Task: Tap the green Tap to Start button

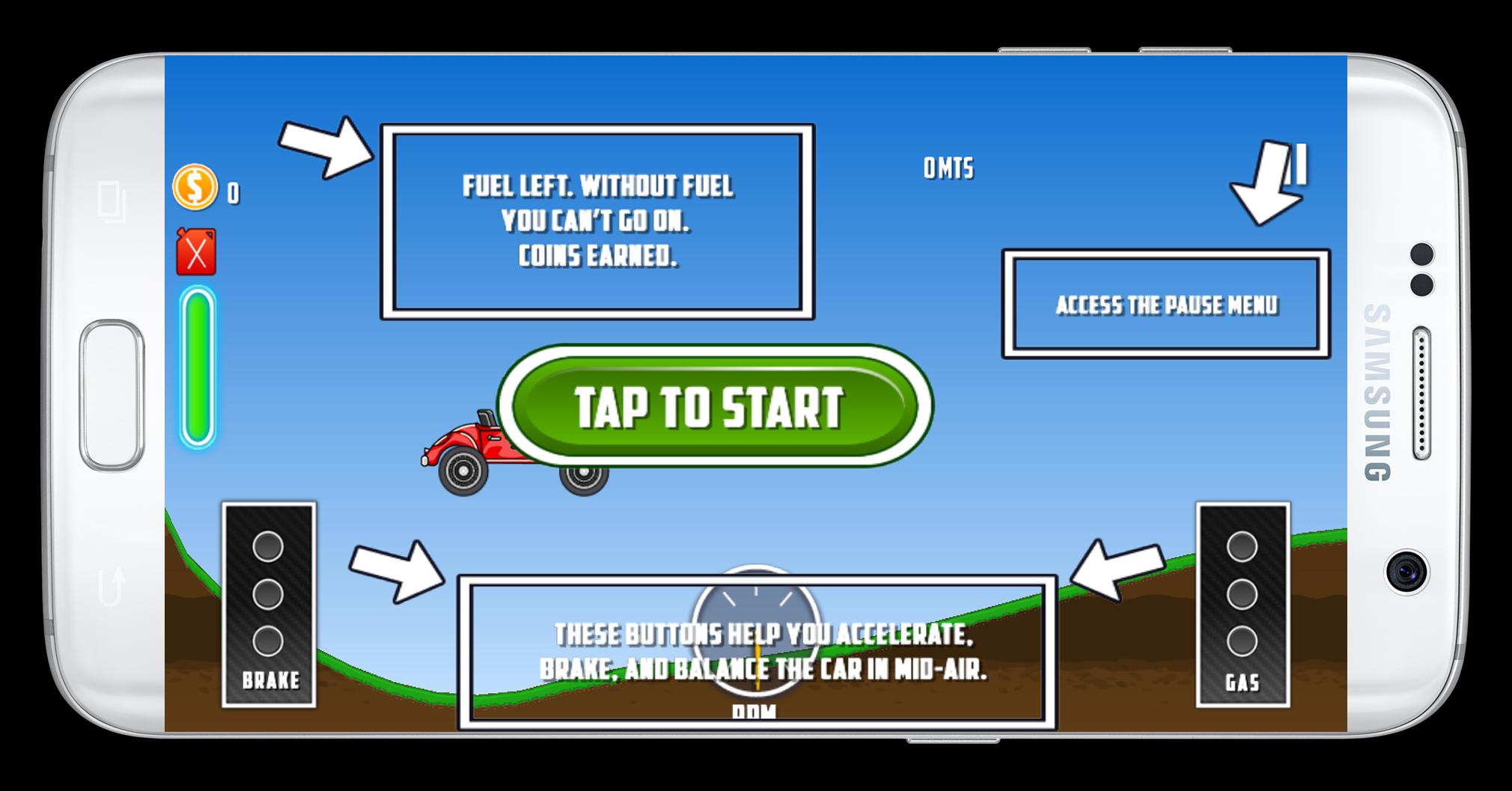Action: point(713,406)
